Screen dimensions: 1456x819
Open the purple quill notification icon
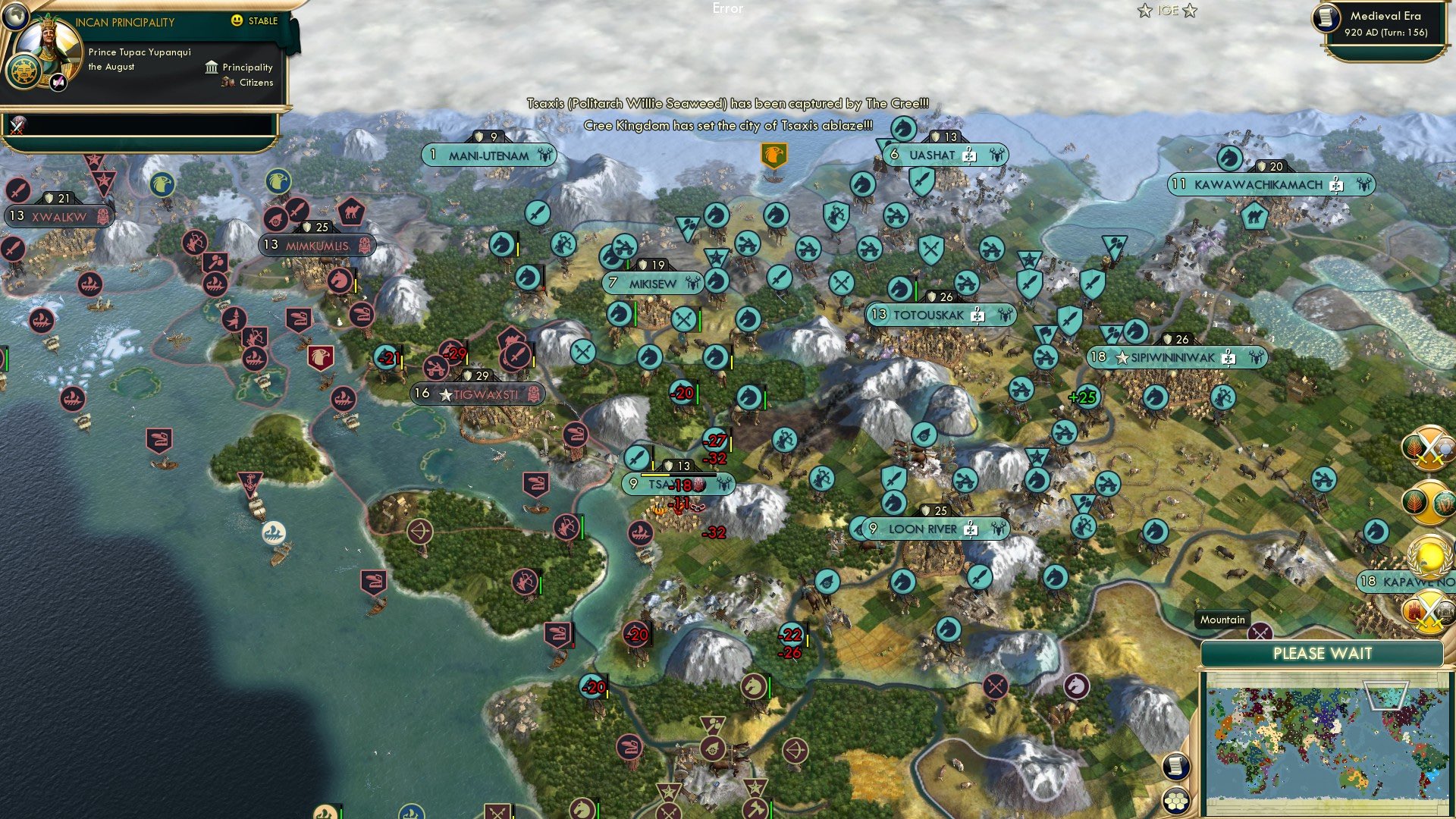click(x=58, y=83)
